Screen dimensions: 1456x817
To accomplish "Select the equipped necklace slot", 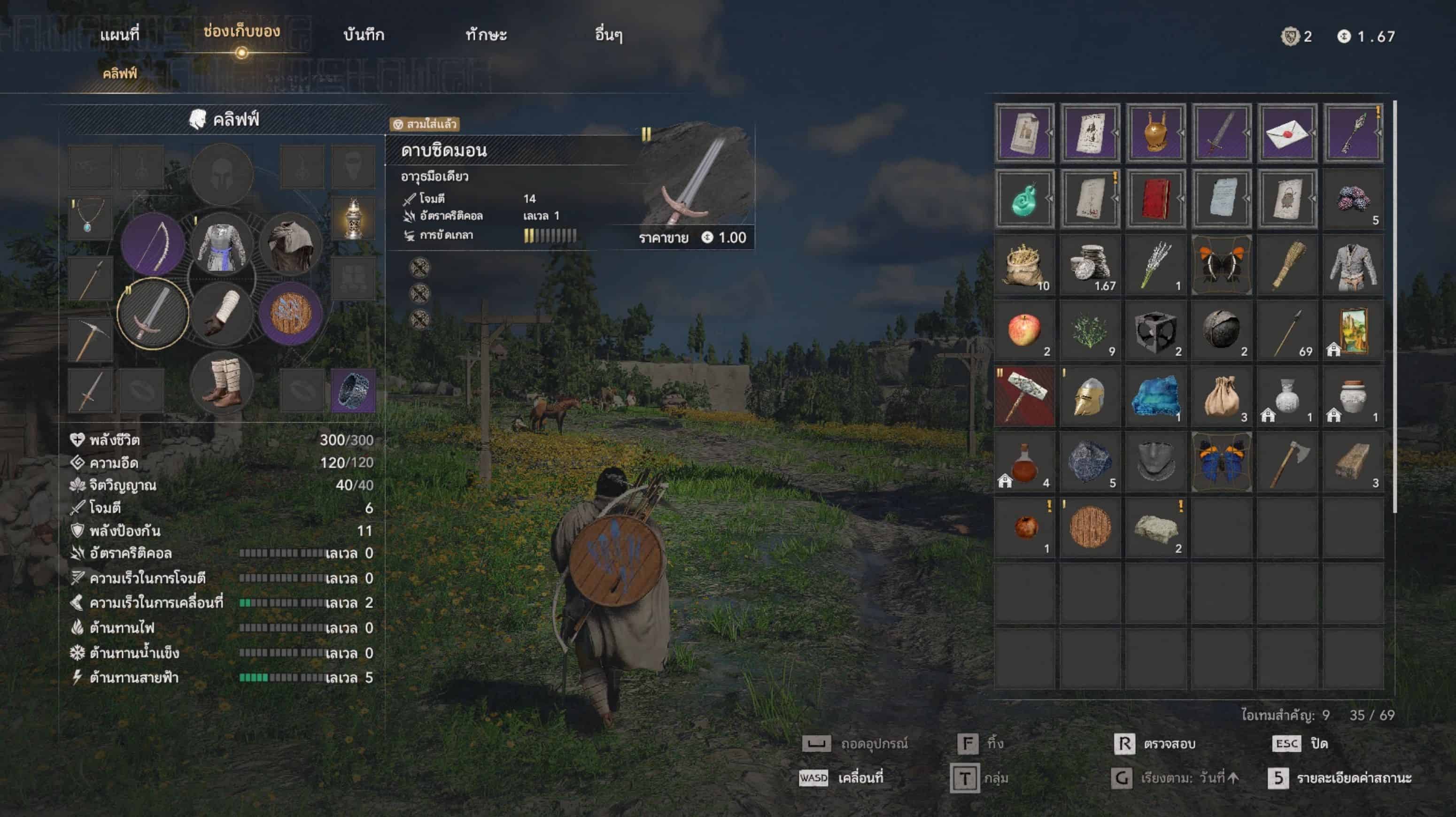I will pyautogui.click(x=90, y=218).
